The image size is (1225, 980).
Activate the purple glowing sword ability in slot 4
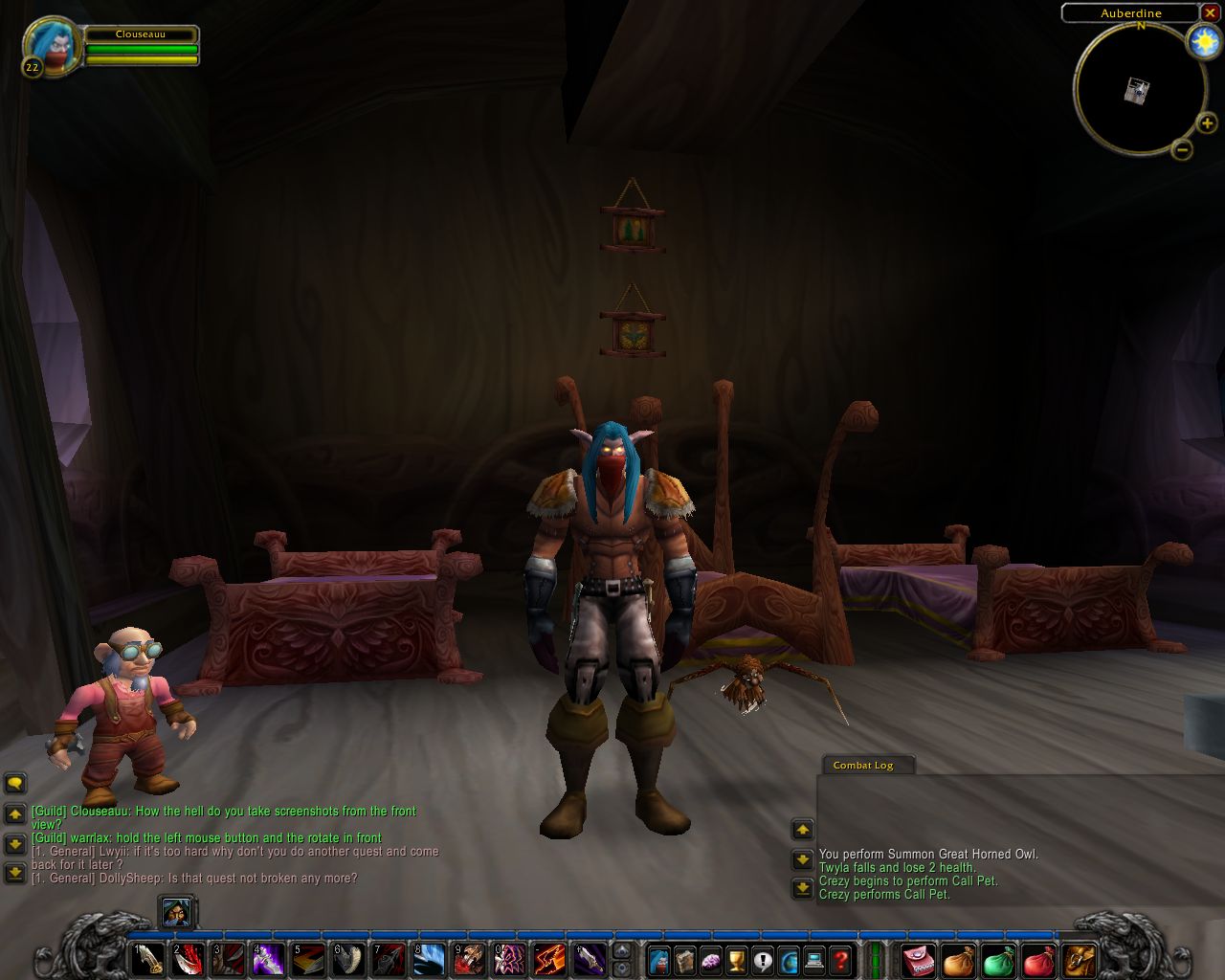(268, 959)
